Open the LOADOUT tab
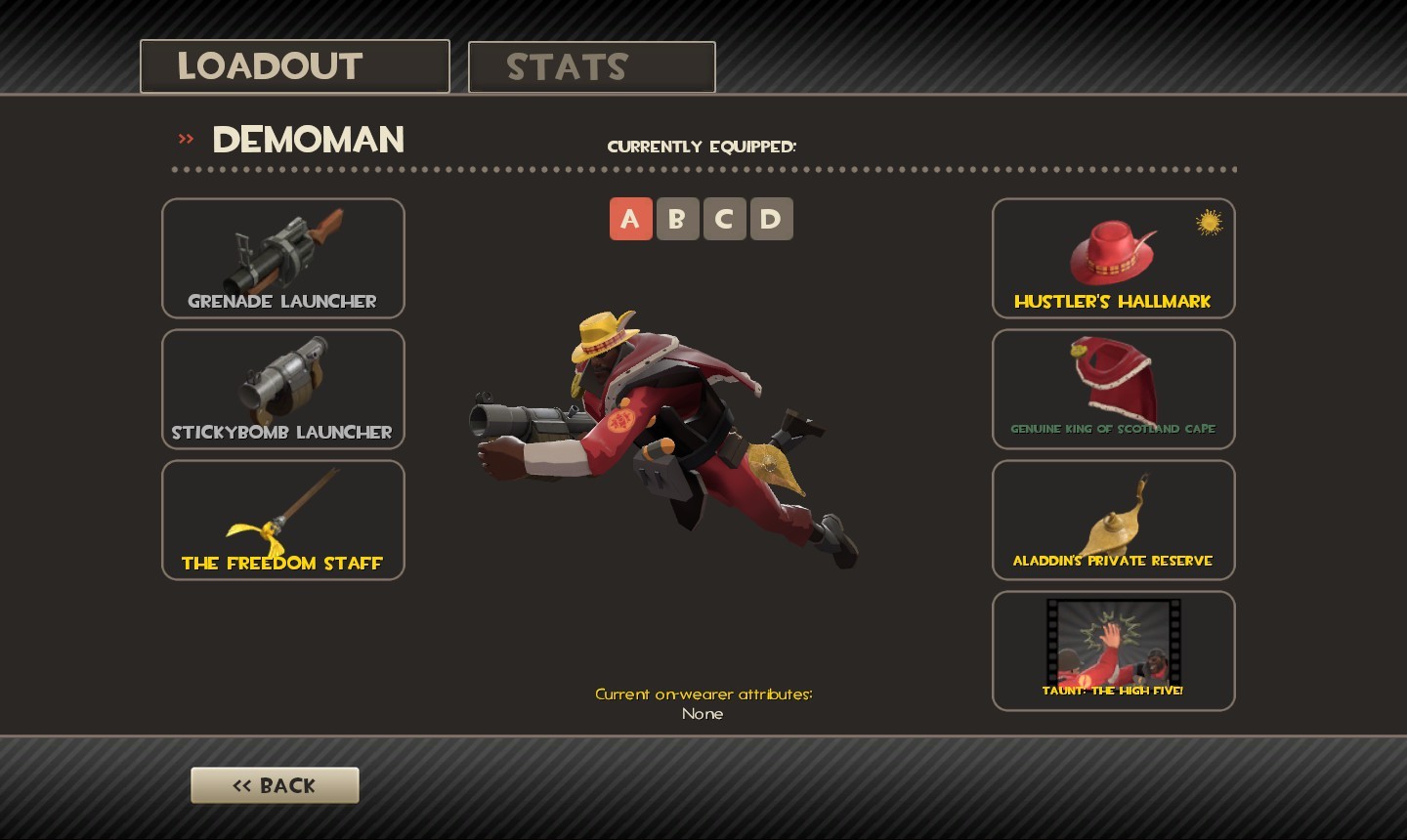 click(294, 65)
